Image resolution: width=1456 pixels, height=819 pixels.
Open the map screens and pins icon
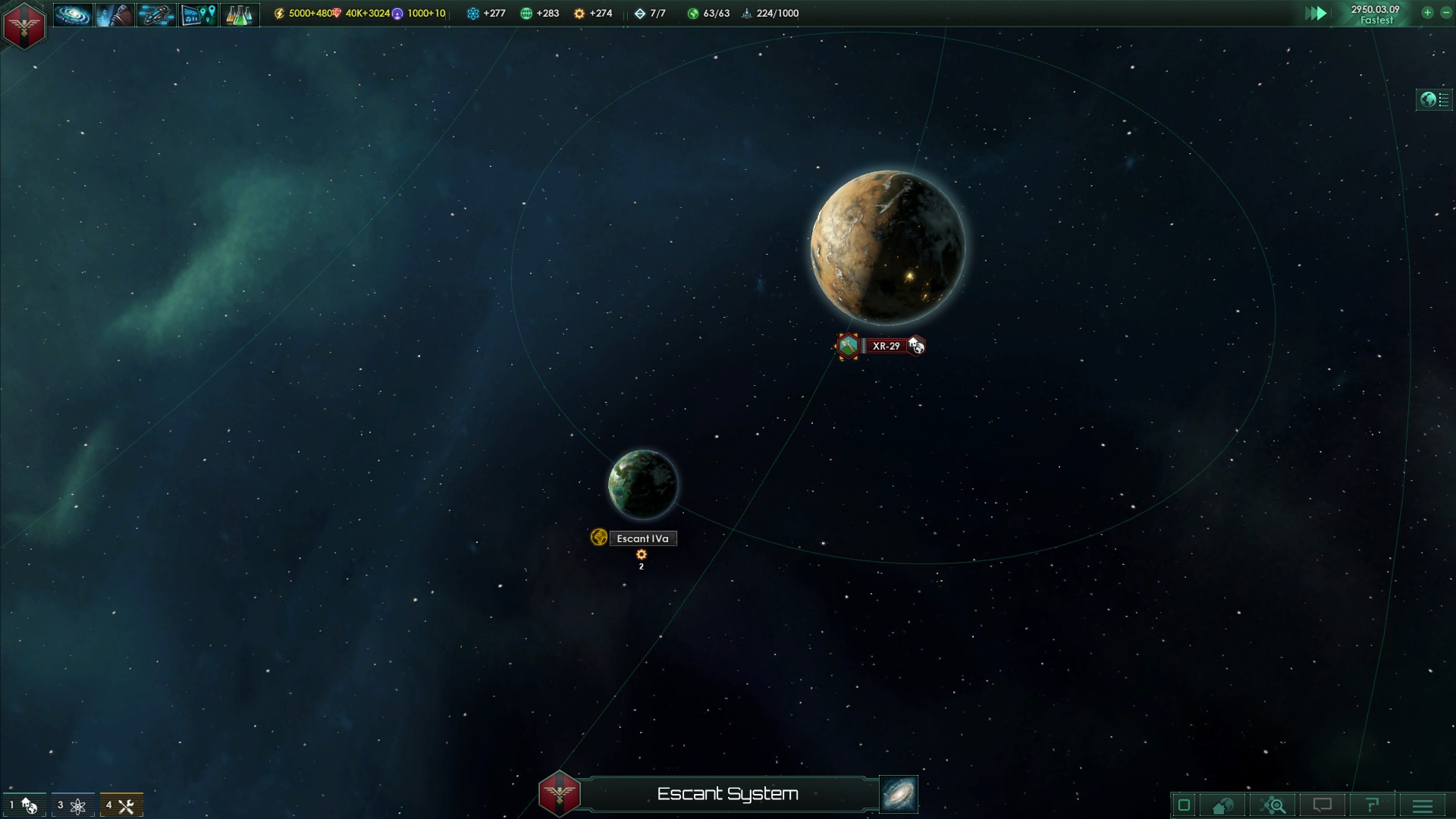click(198, 14)
